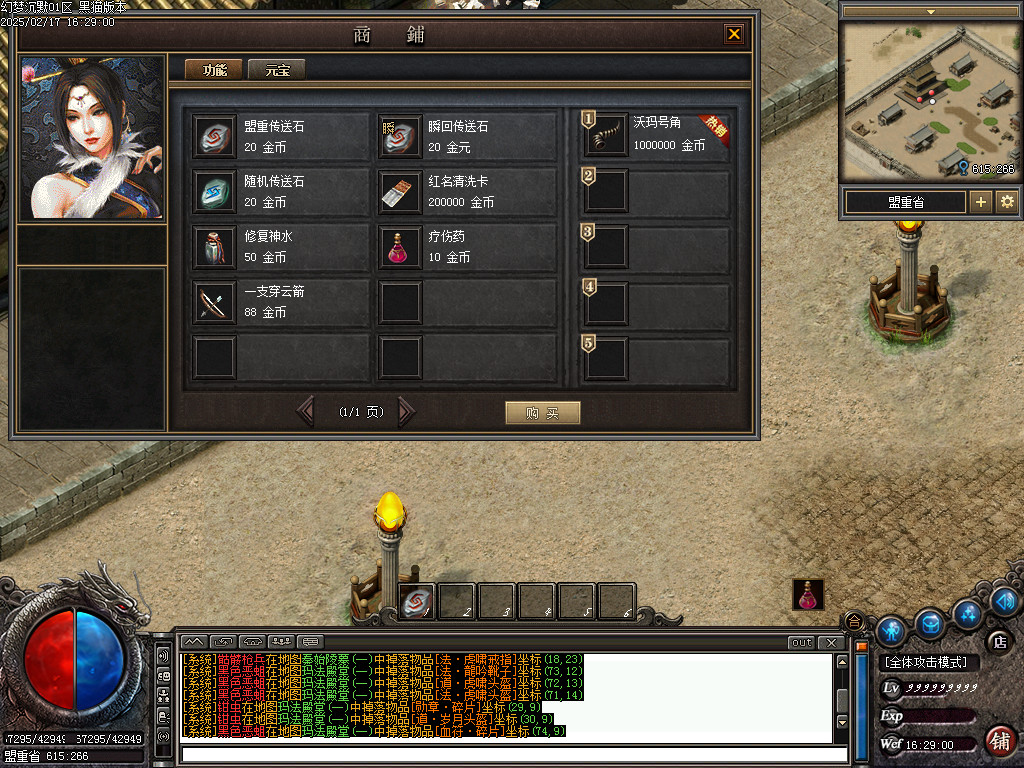
Task: Go to the previous shop page
Action: coord(306,411)
